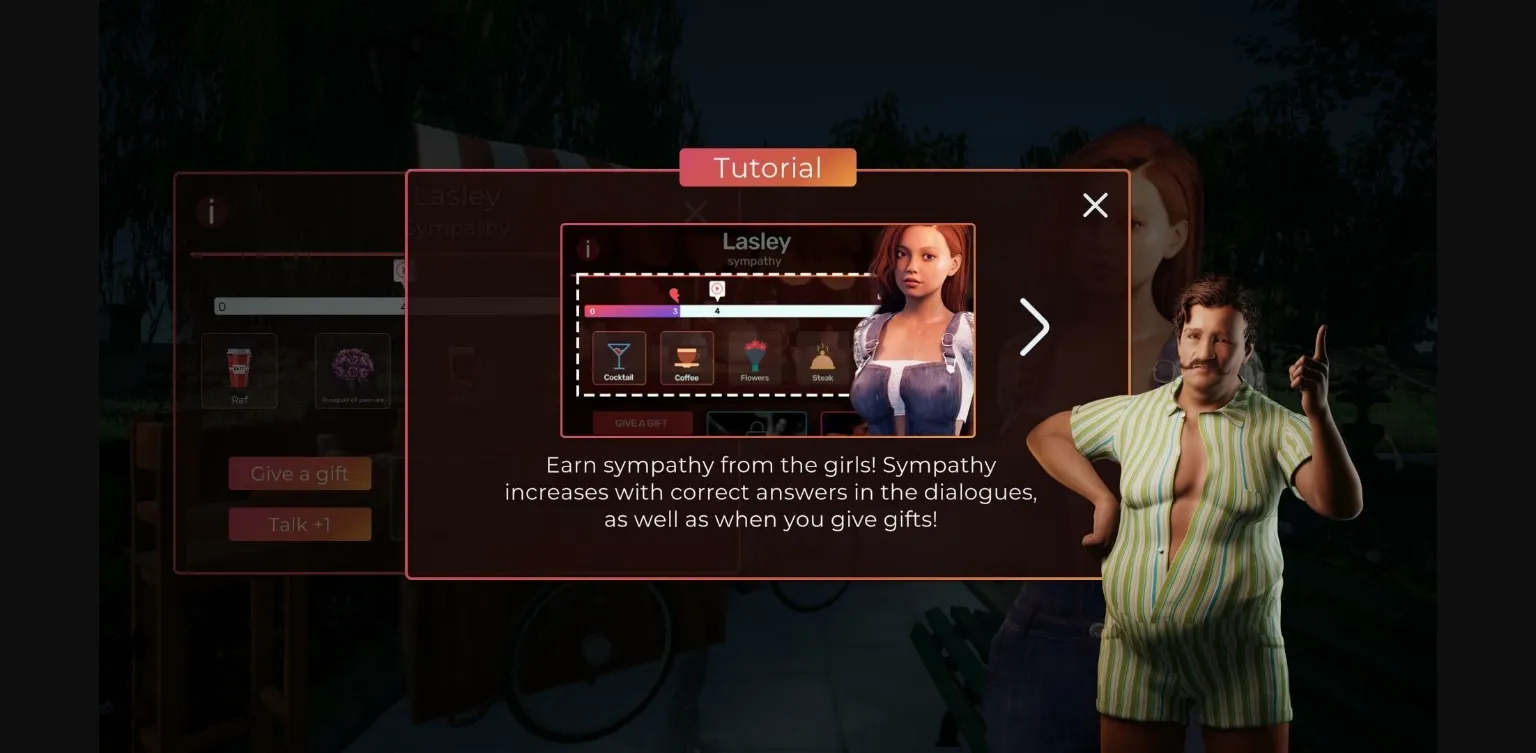
Task: Select the Raf coffee gift icon
Action: (x=239, y=370)
